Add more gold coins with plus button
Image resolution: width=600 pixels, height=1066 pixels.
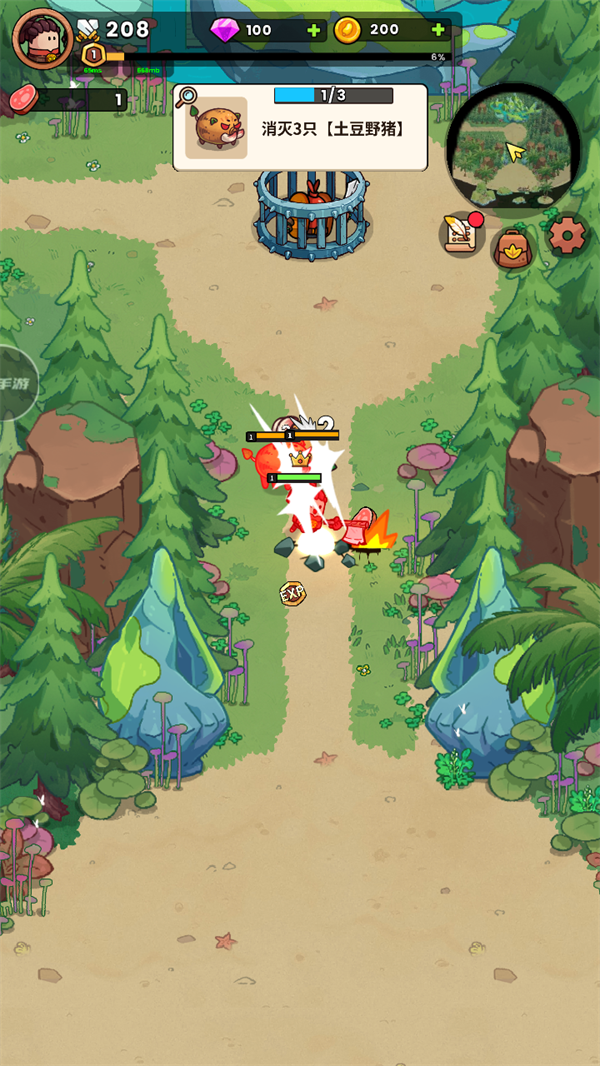(x=438, y=30)
